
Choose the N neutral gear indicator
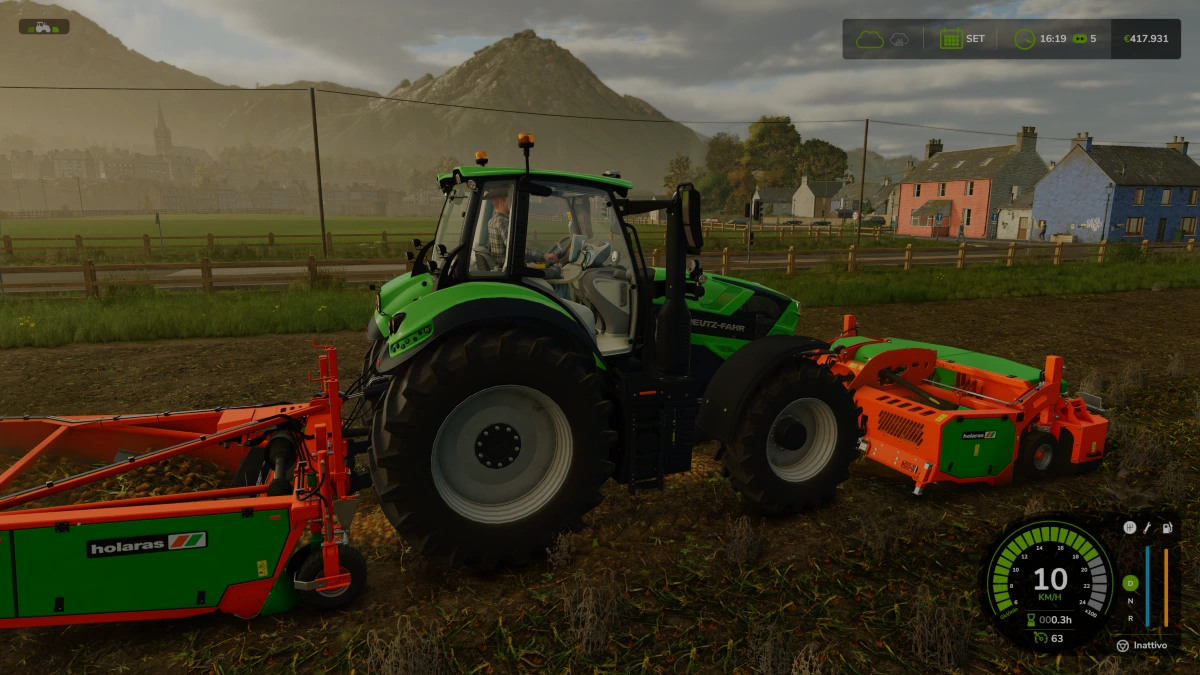click(x=1130, y=601)
